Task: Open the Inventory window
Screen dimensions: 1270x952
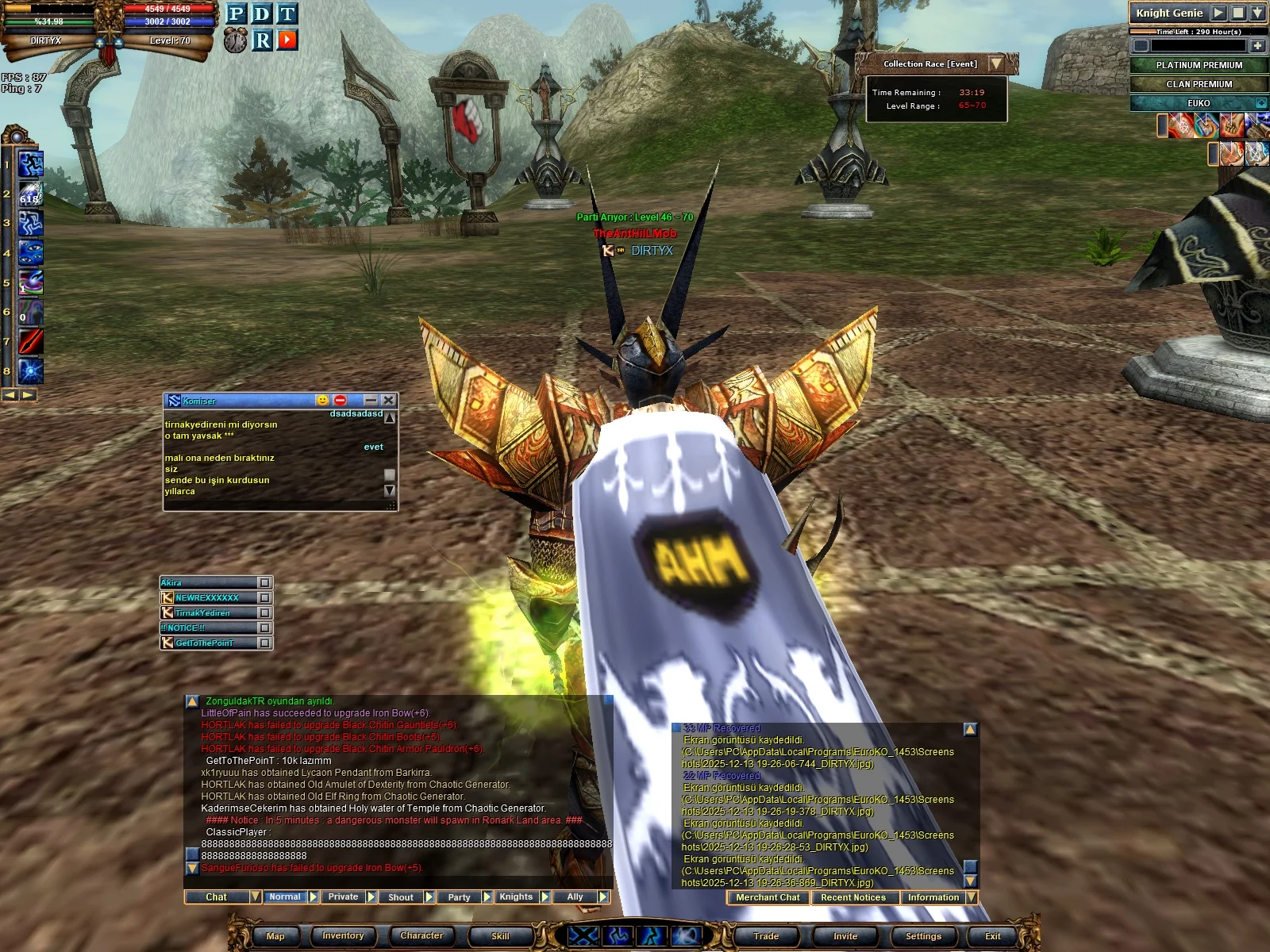Action: 343,936
